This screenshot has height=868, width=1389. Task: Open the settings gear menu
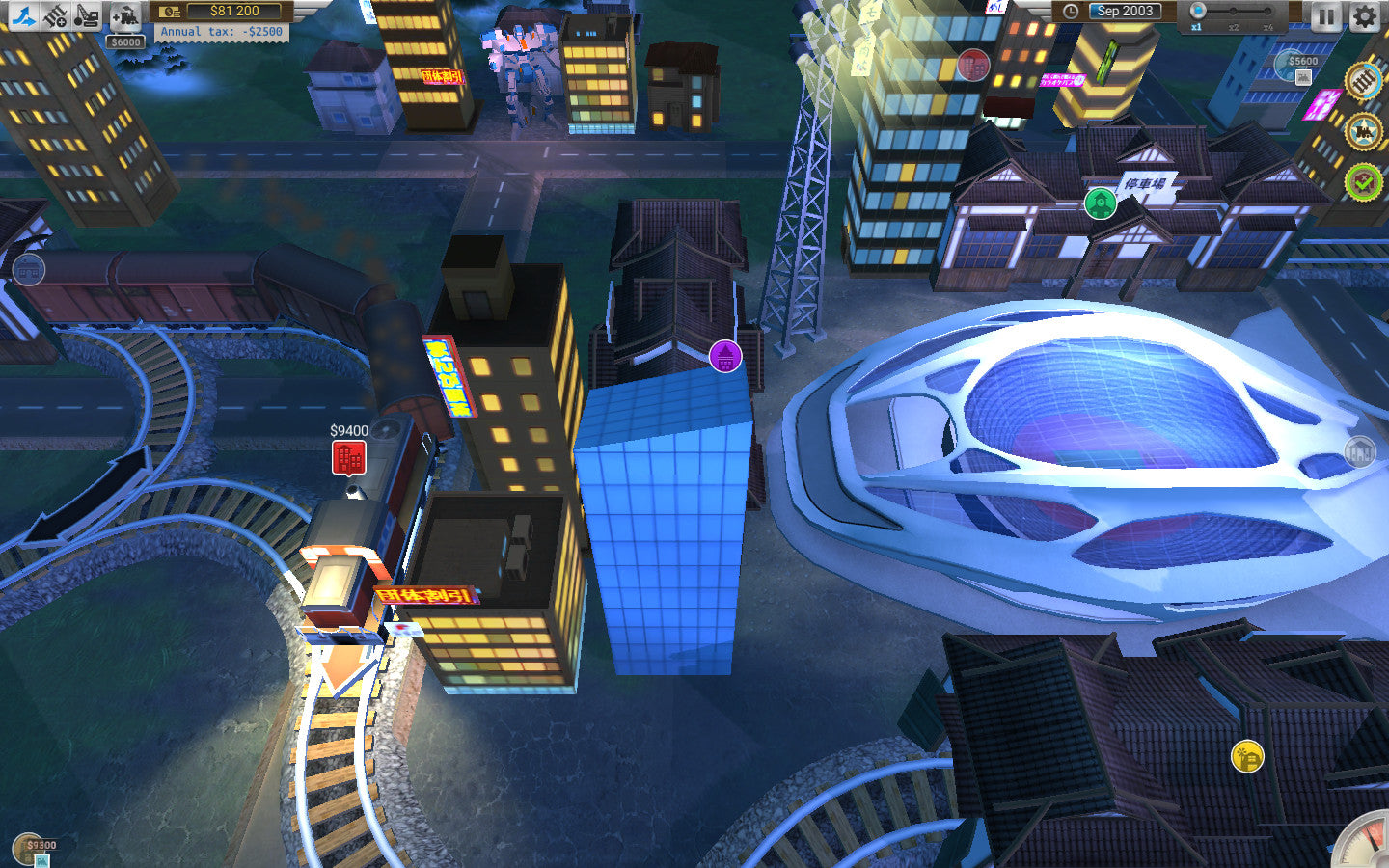1364,15
